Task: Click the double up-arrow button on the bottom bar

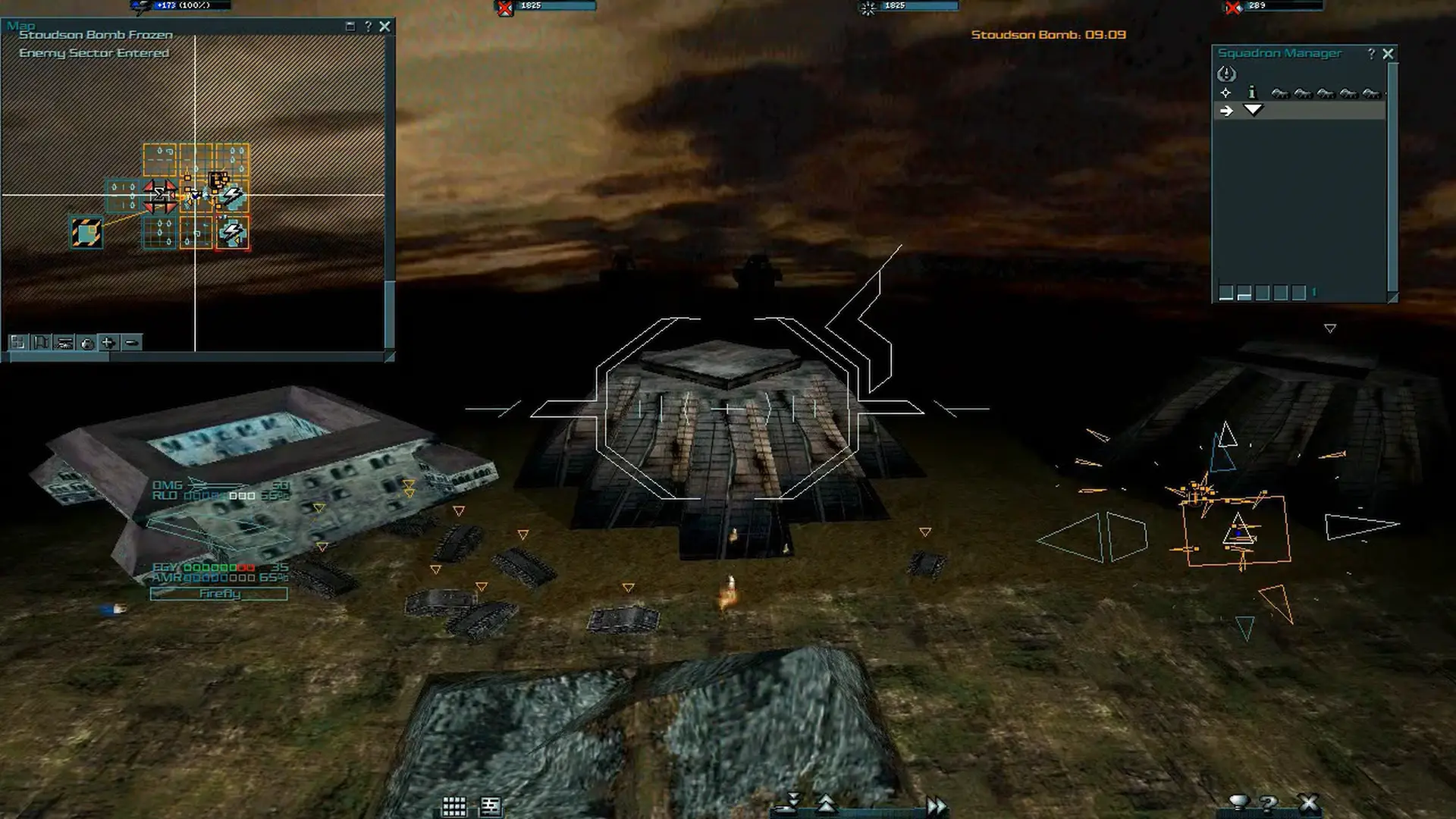Action: point(826,804)
